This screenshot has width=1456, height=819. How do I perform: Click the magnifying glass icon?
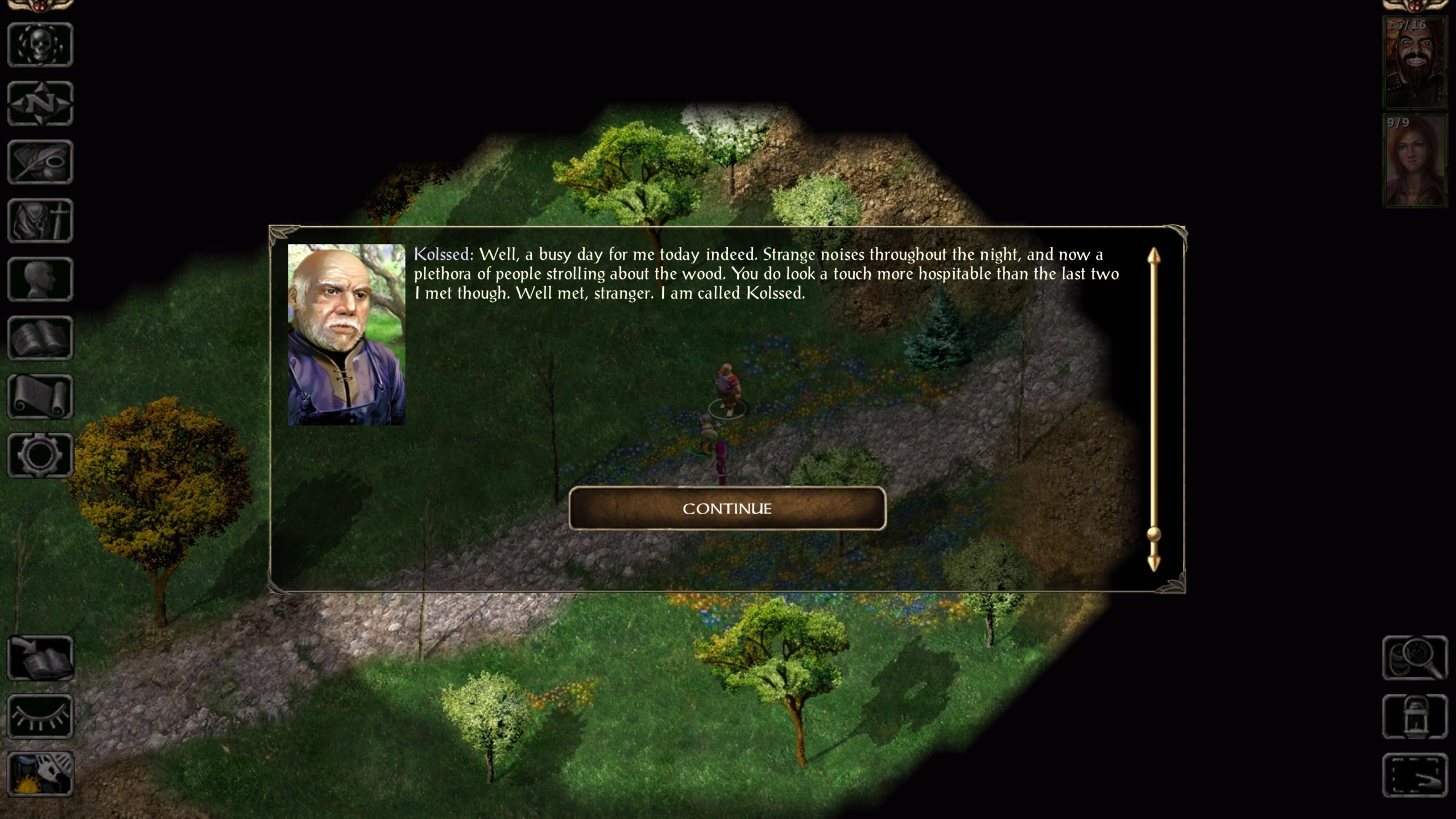point(1414,658)
